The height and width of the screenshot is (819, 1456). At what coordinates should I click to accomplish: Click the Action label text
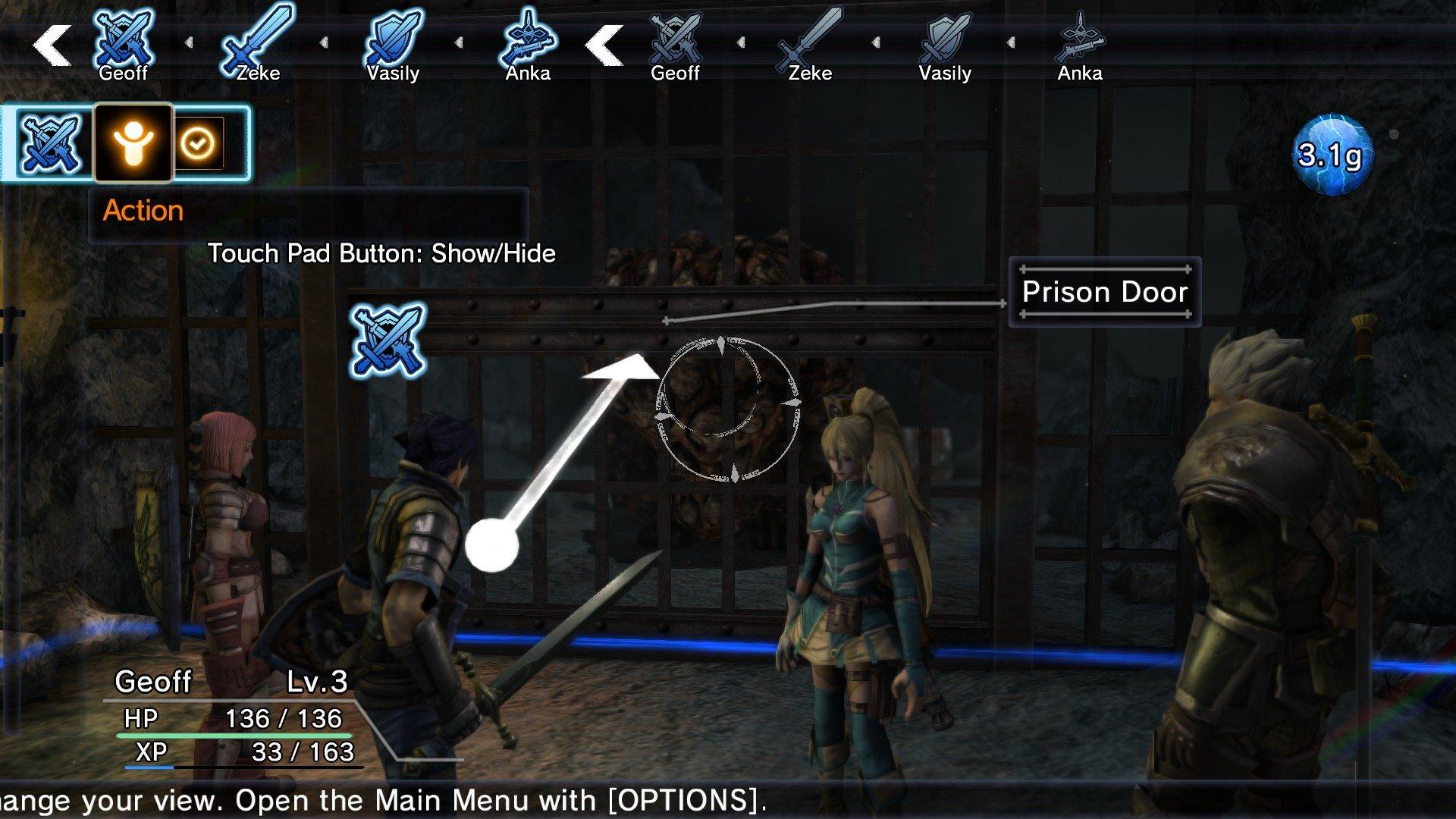click(x=143, y=211)
